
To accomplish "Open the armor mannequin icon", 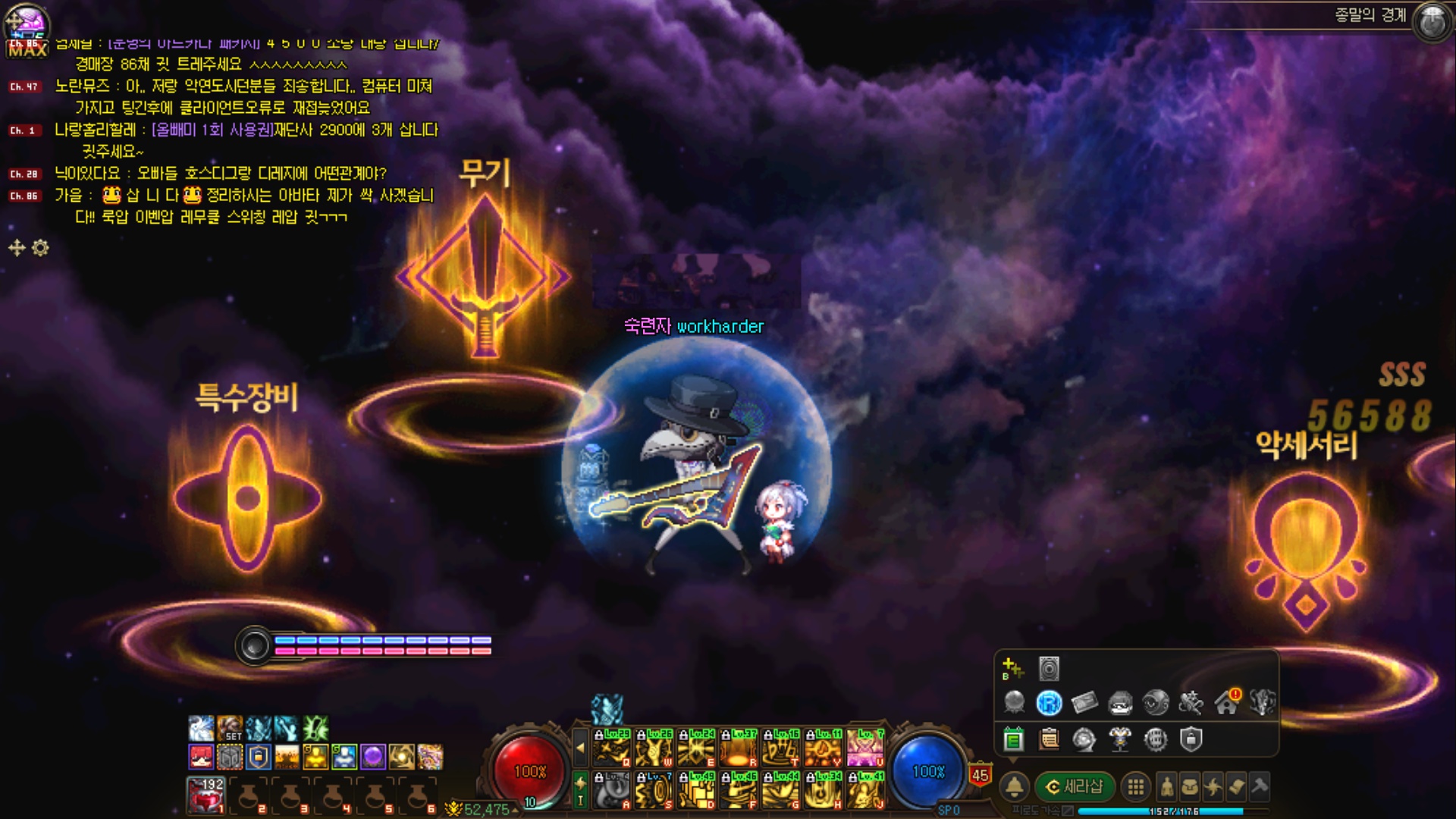I will click(1120, 739).
